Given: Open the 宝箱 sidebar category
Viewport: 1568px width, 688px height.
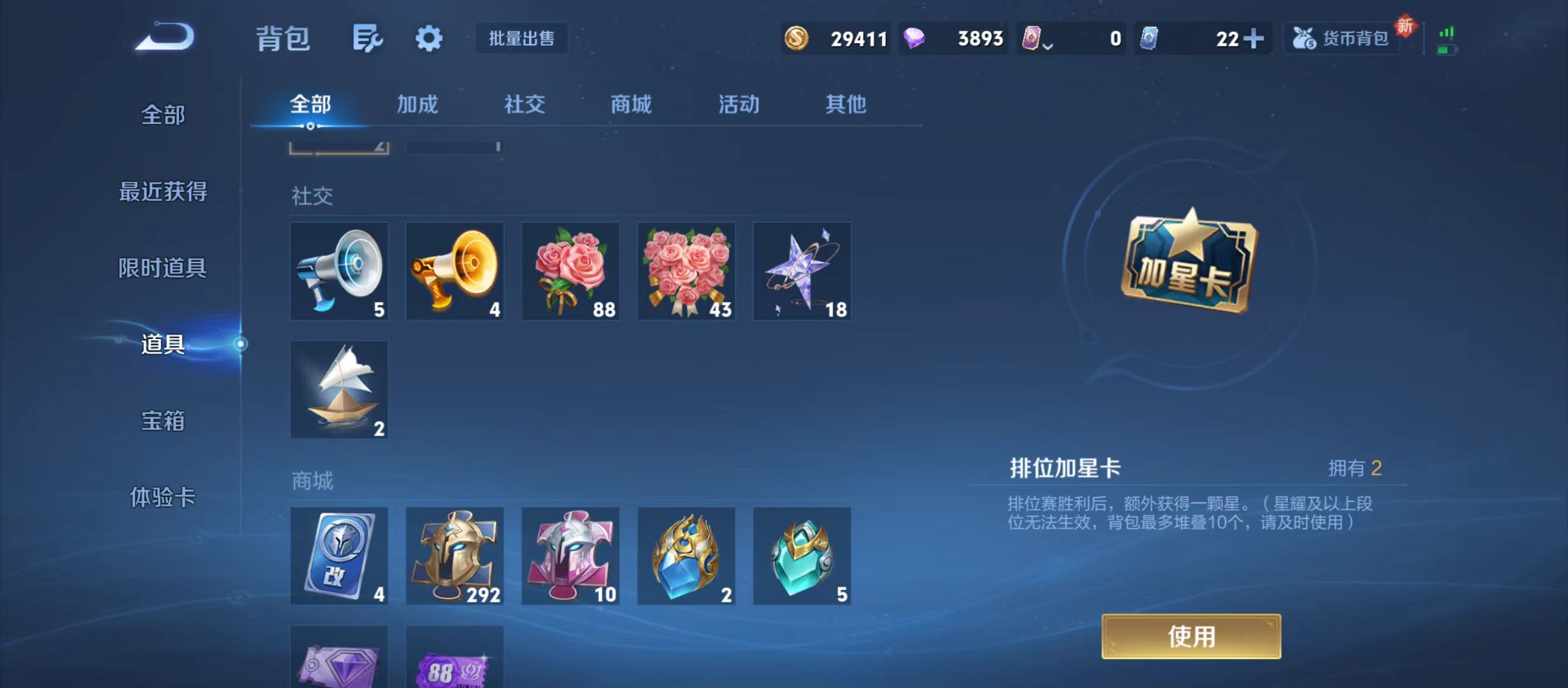Looking at the screenshot, I should [161, 420].
